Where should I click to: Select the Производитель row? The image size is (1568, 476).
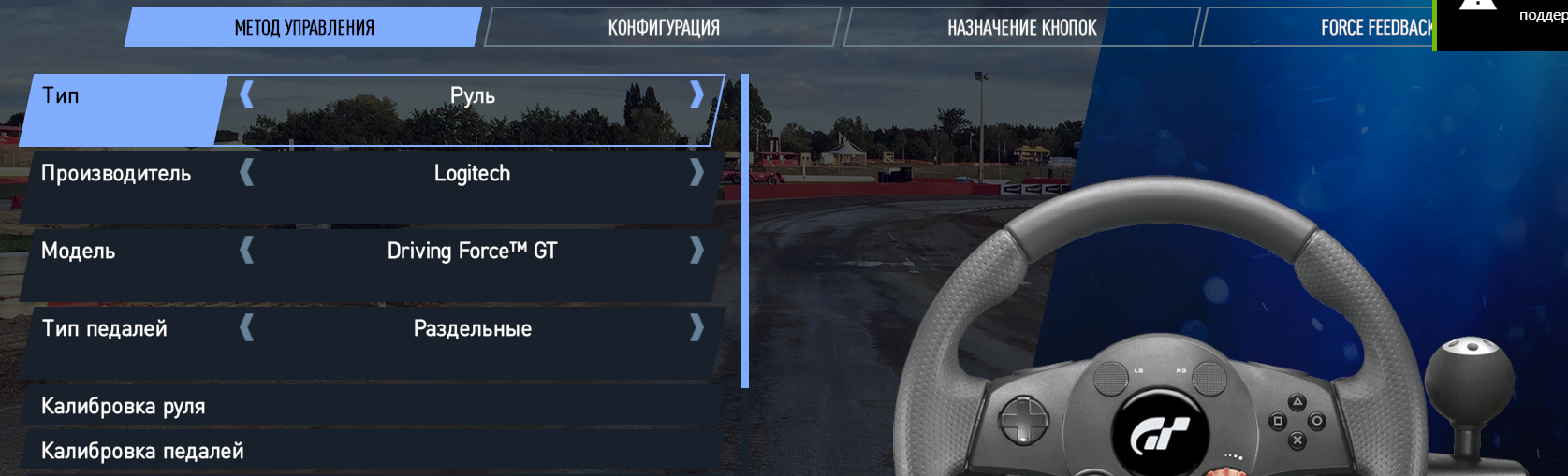(x=116, y=174)
